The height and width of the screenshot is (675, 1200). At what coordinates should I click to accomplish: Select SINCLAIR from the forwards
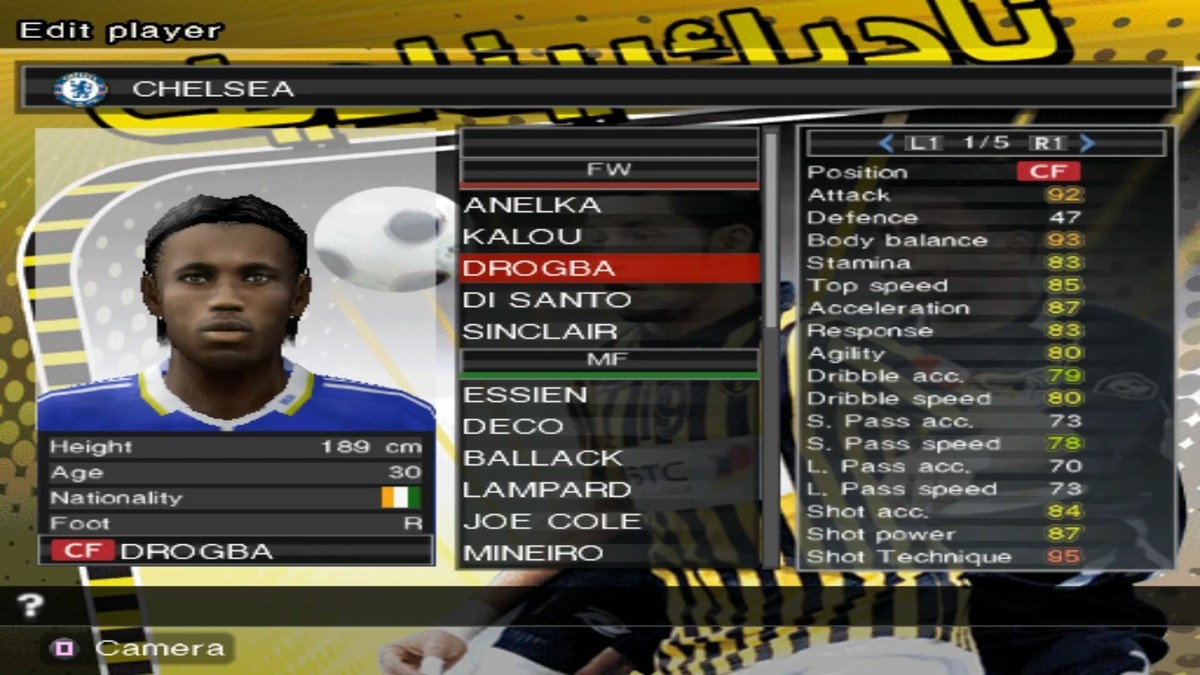(x=540, y=331)
